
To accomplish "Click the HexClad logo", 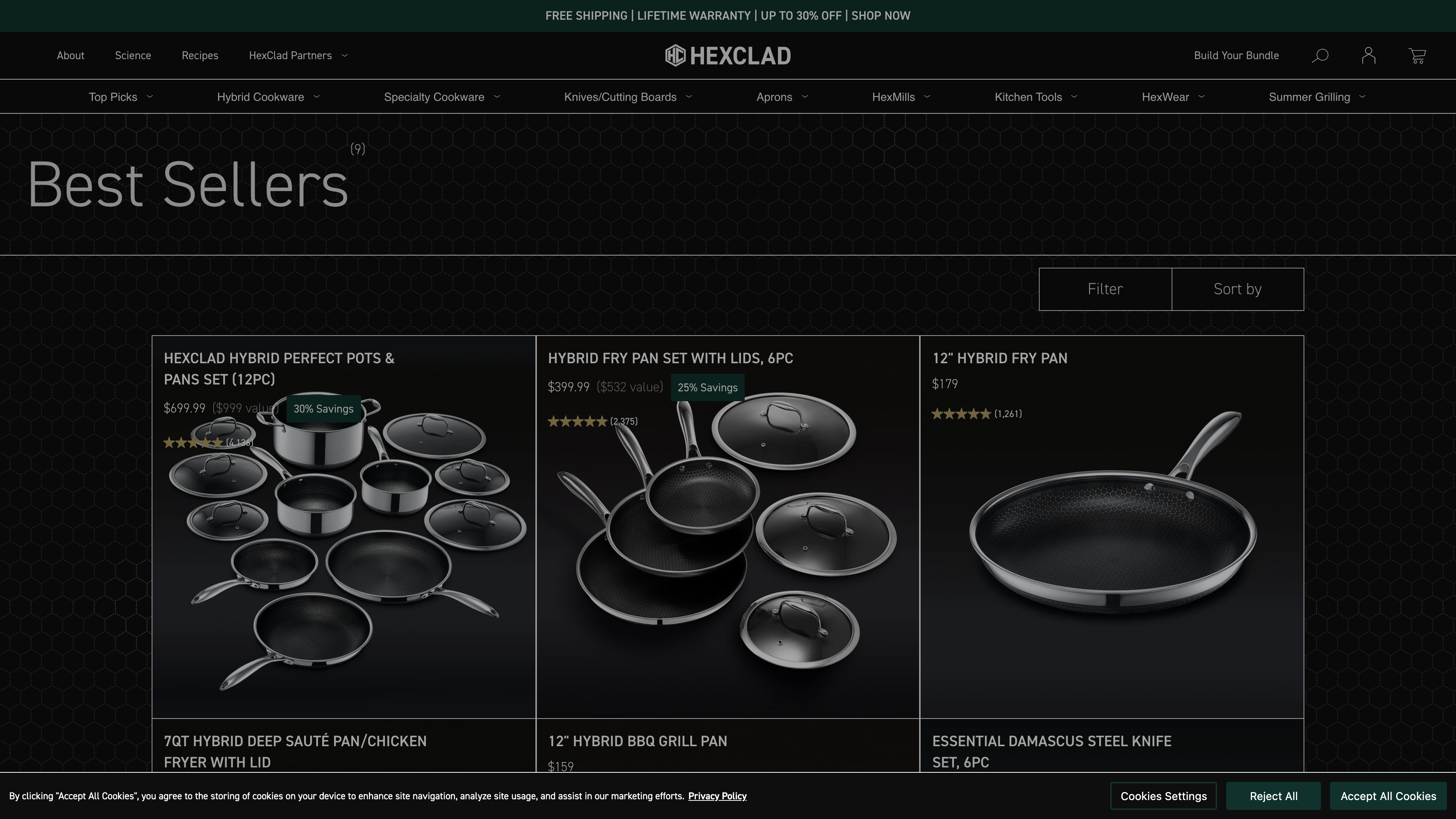I will [x=728, y=55].
